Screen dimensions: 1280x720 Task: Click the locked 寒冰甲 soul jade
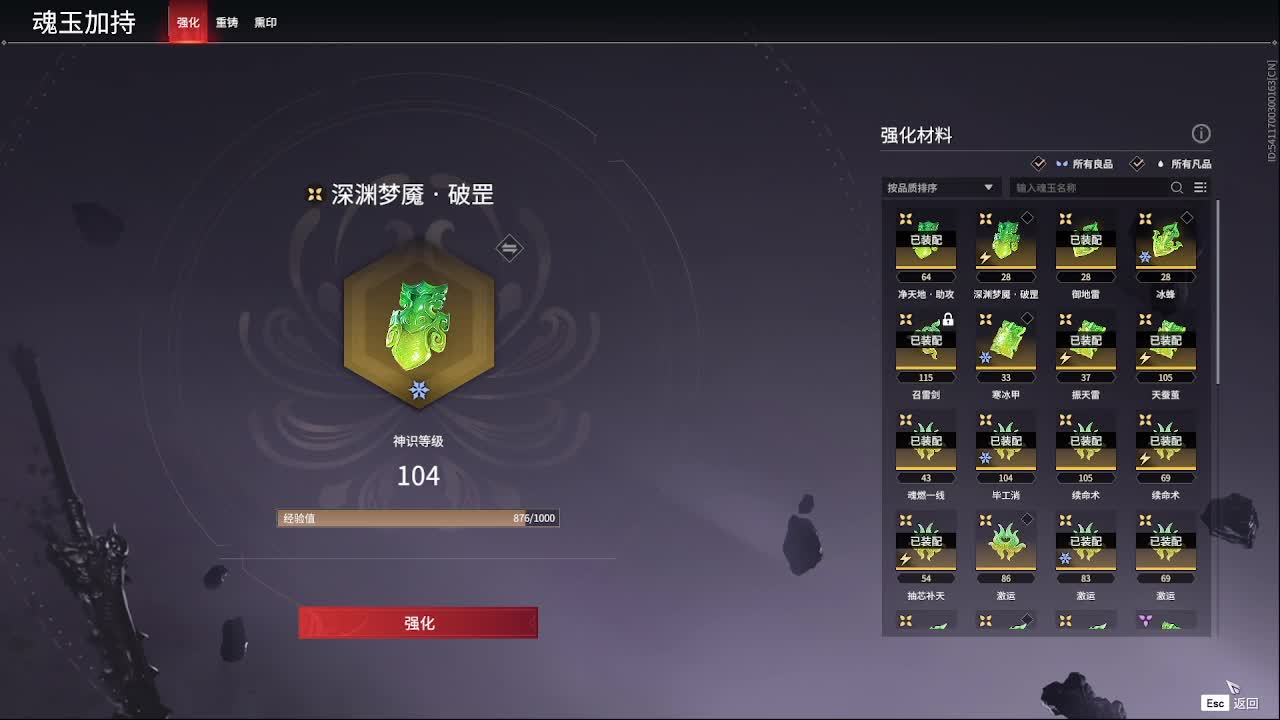pyautogui.click(x=1005, y=345)
